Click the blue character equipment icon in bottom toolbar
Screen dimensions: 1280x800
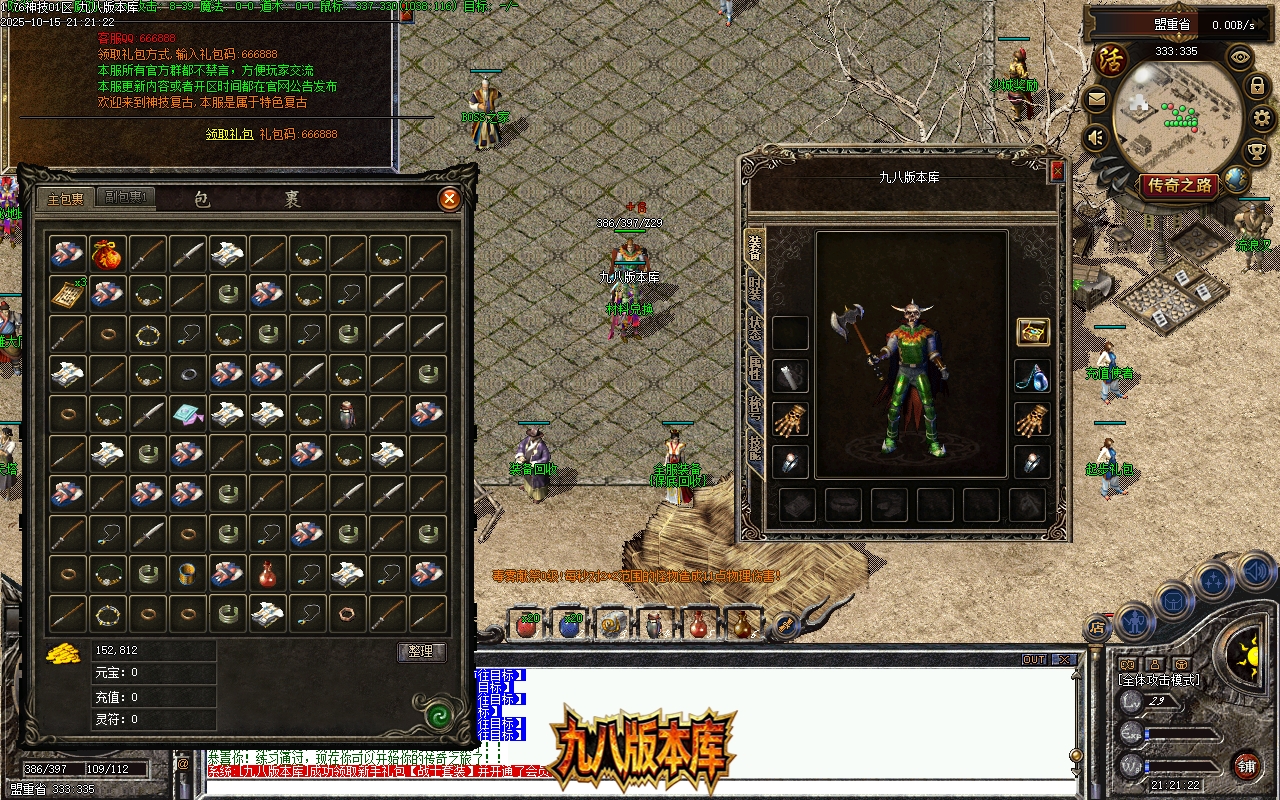[x=1133, y=621]
